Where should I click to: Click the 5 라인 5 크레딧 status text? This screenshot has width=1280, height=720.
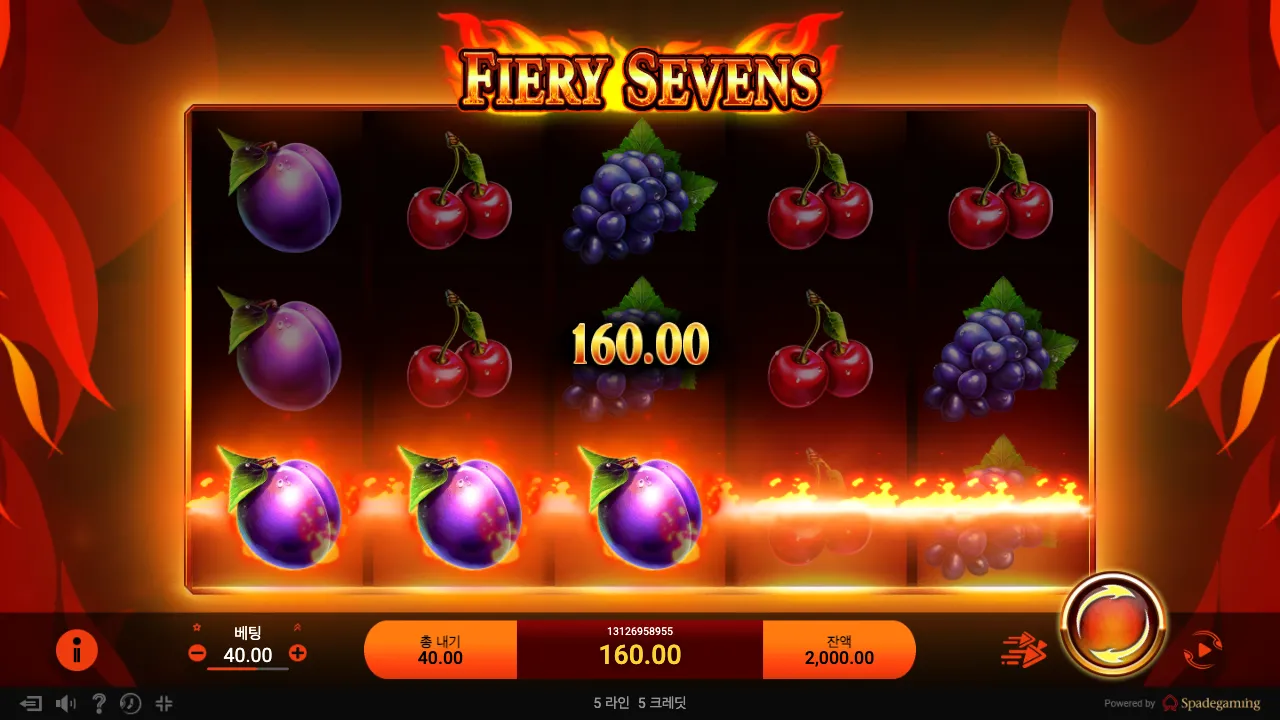point(640,703)
